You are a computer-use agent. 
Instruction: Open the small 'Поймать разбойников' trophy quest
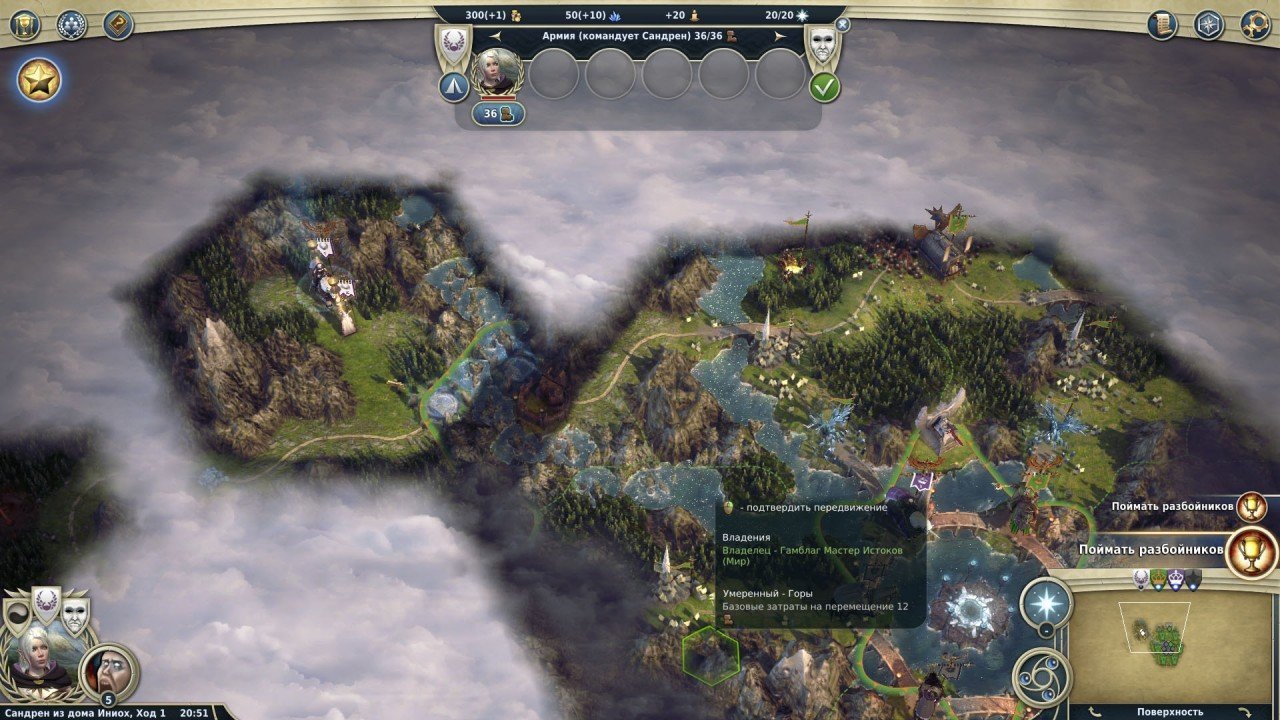pos(1251,507)
